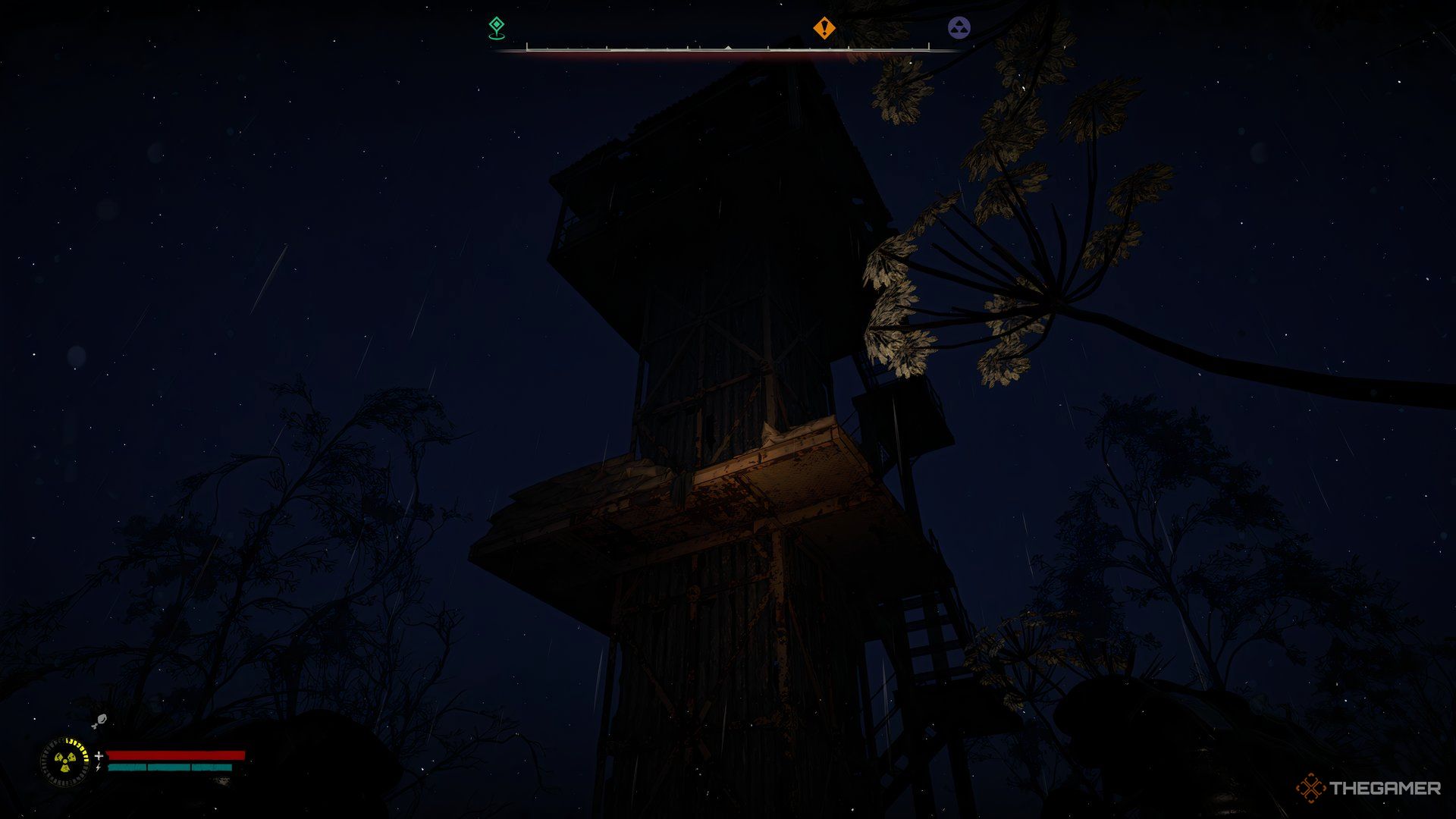Select the lightning stamina icon
Viewport: 1456px width, 819px height.
point(98,767)
